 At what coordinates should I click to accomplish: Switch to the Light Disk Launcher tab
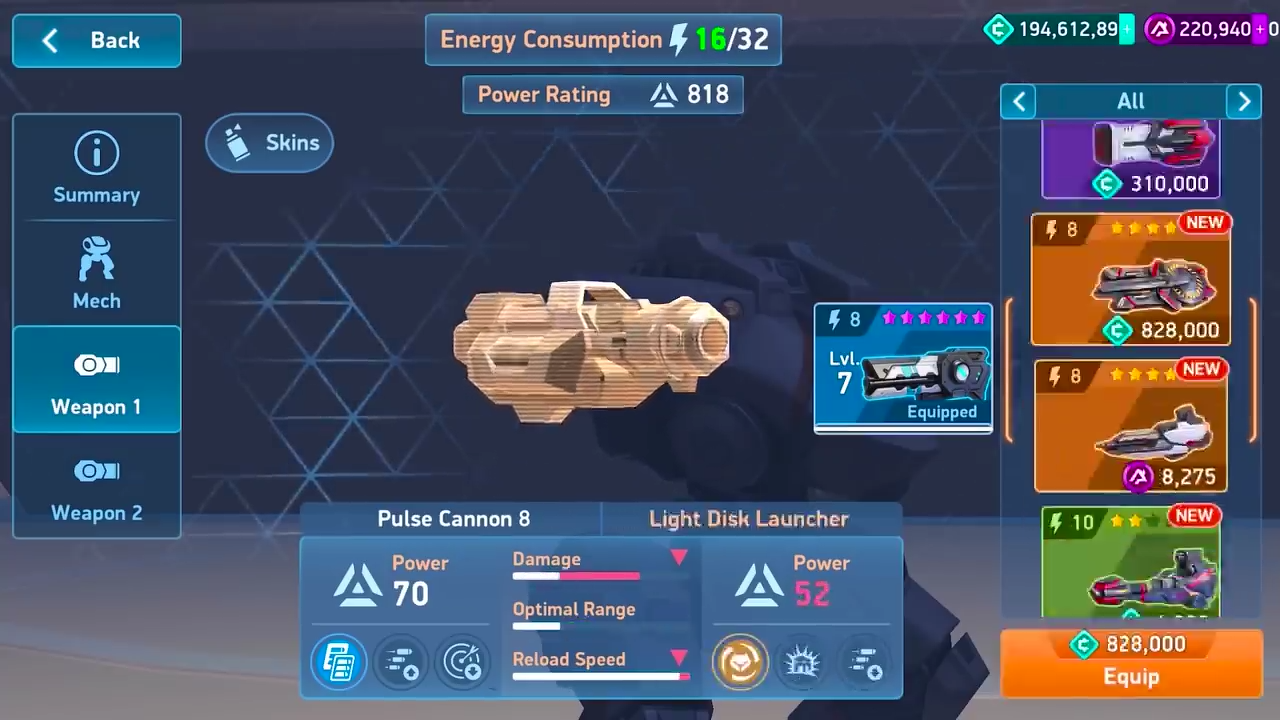point(748,518)
